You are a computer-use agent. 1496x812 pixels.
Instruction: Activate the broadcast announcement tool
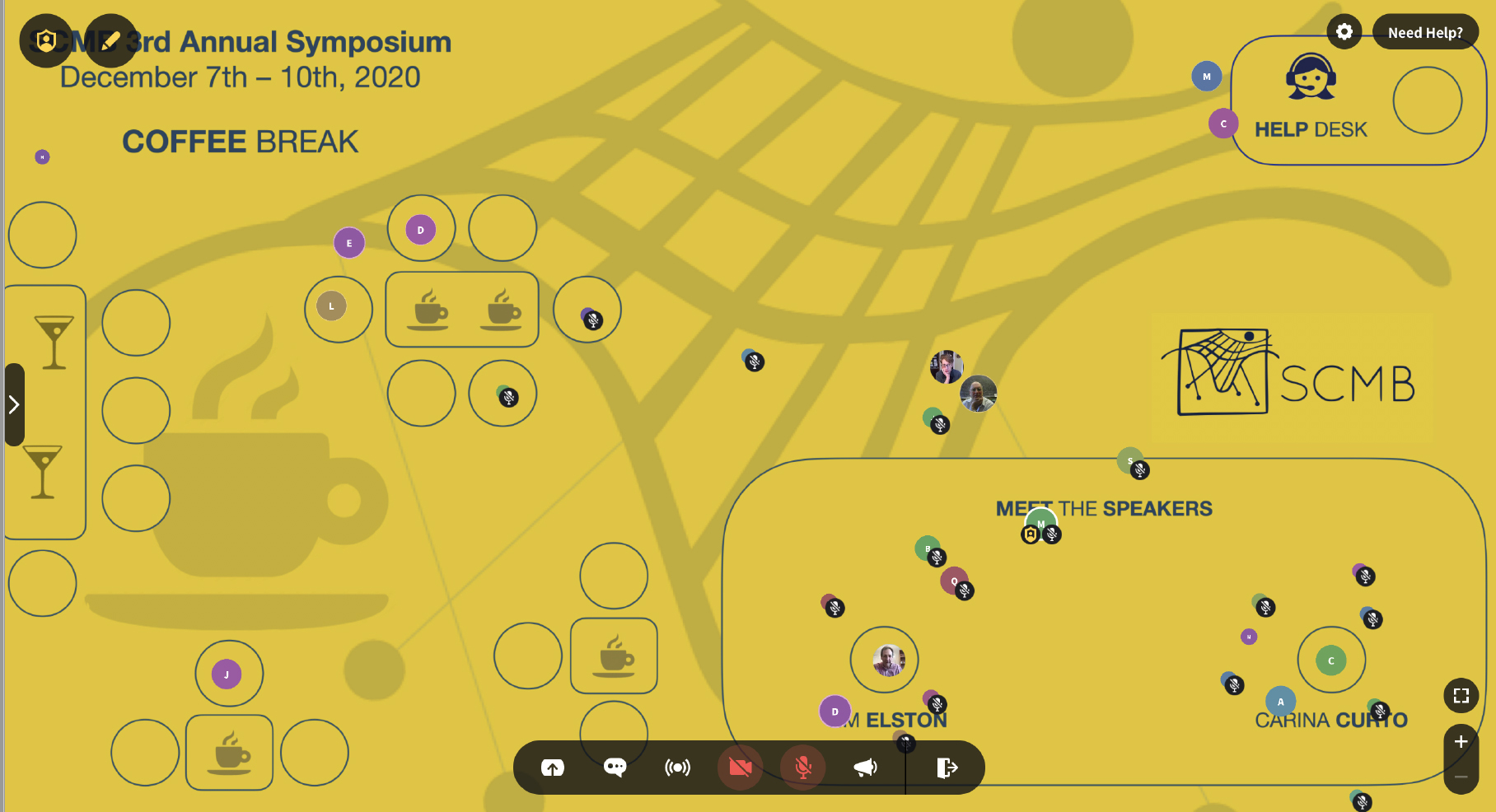[x=676, y=767]
